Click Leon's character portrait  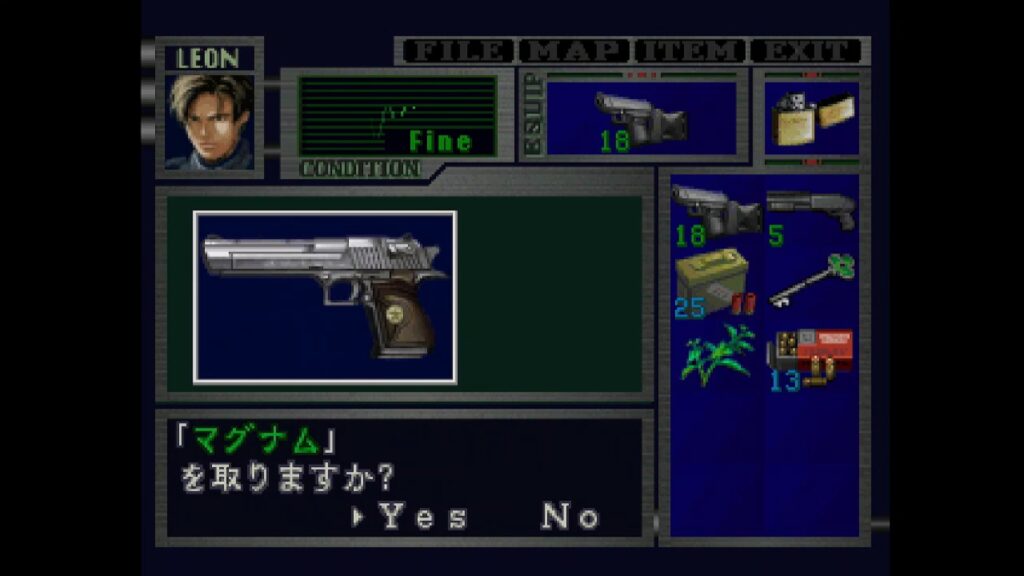[x=209, y=120]
